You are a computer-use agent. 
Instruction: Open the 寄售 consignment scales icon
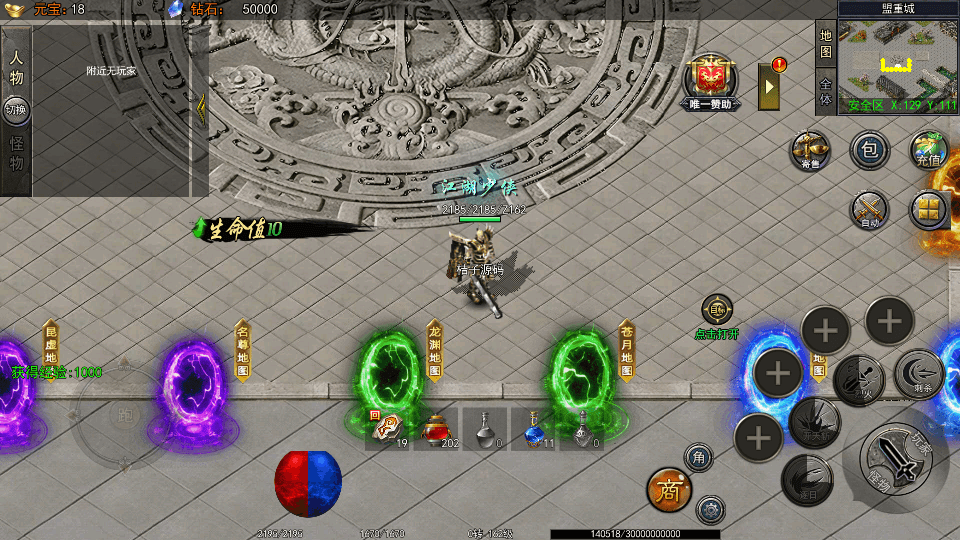(810, 150)
